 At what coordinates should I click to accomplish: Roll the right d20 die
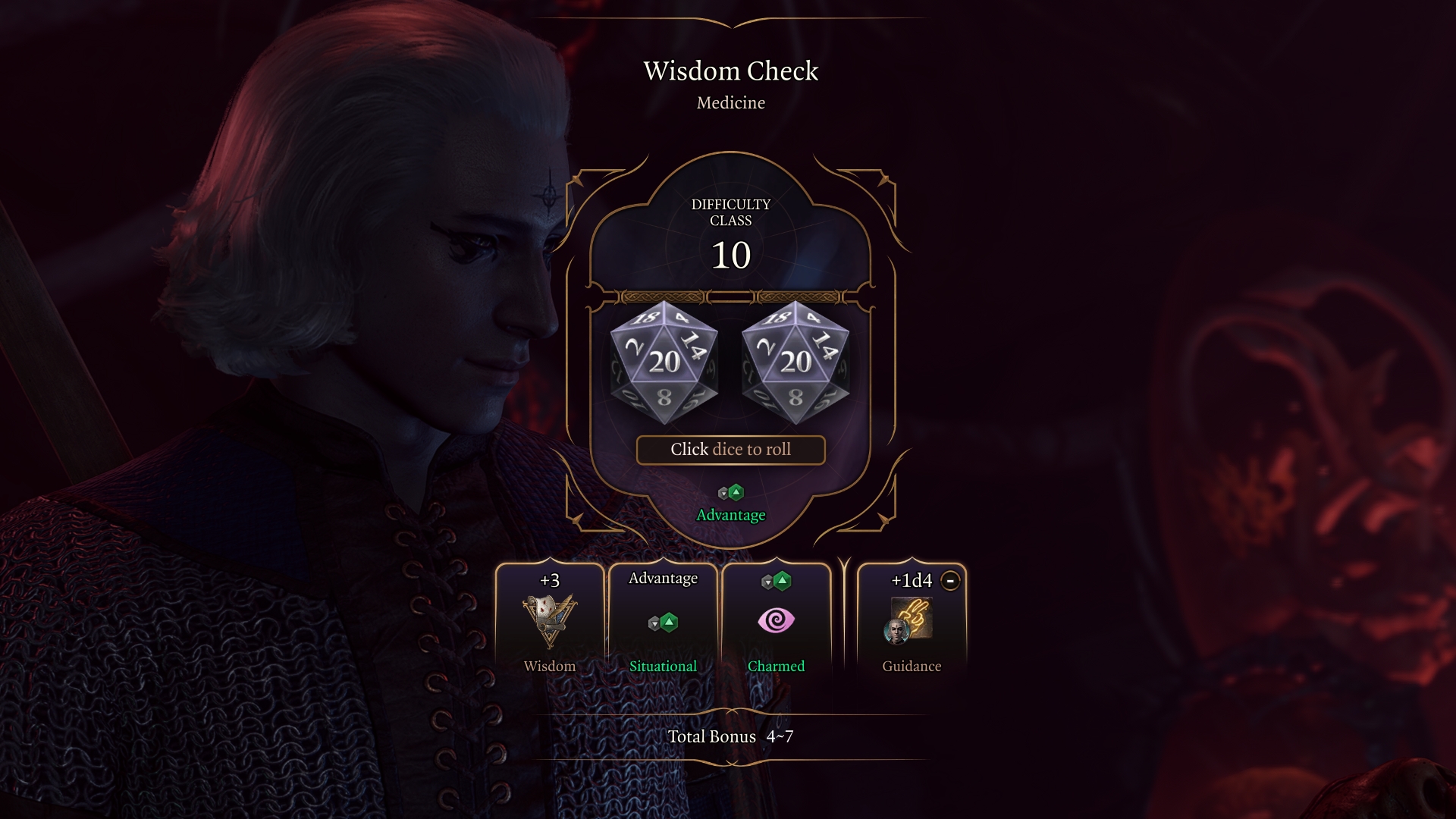(795, 362)
